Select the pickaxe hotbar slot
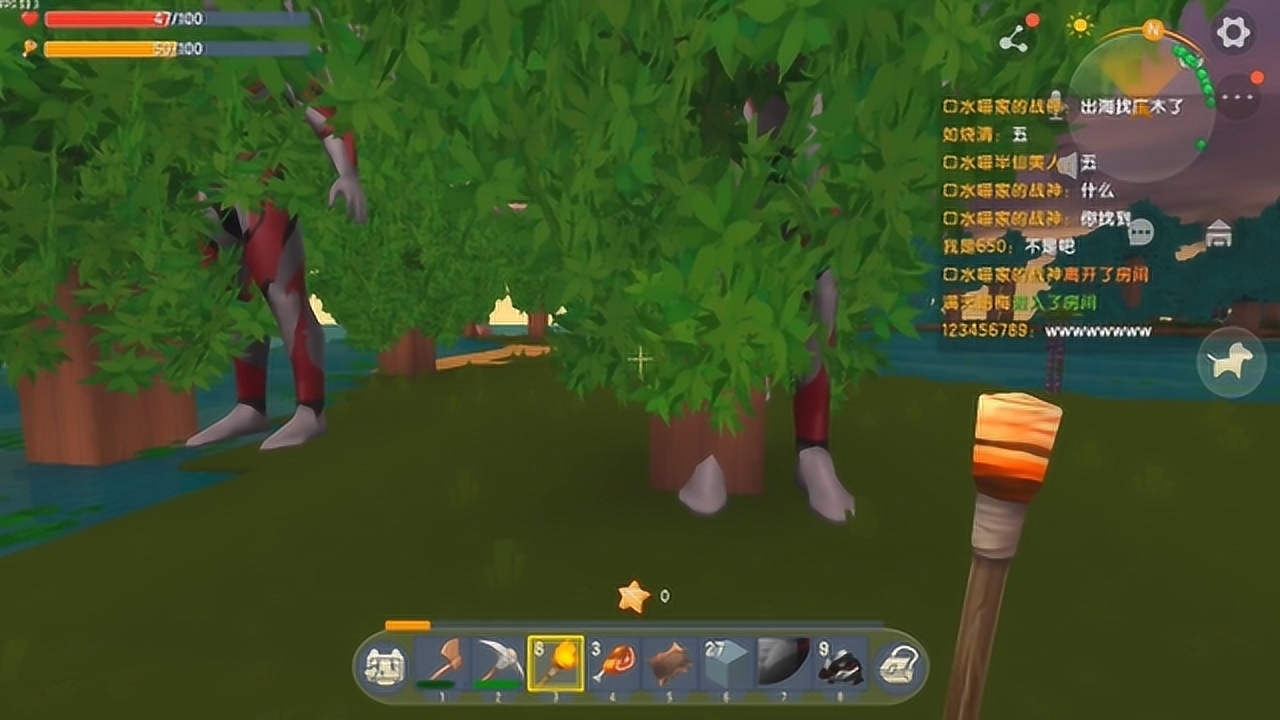Viewport: 1280px width, 720px height. [x=498, y=662]
